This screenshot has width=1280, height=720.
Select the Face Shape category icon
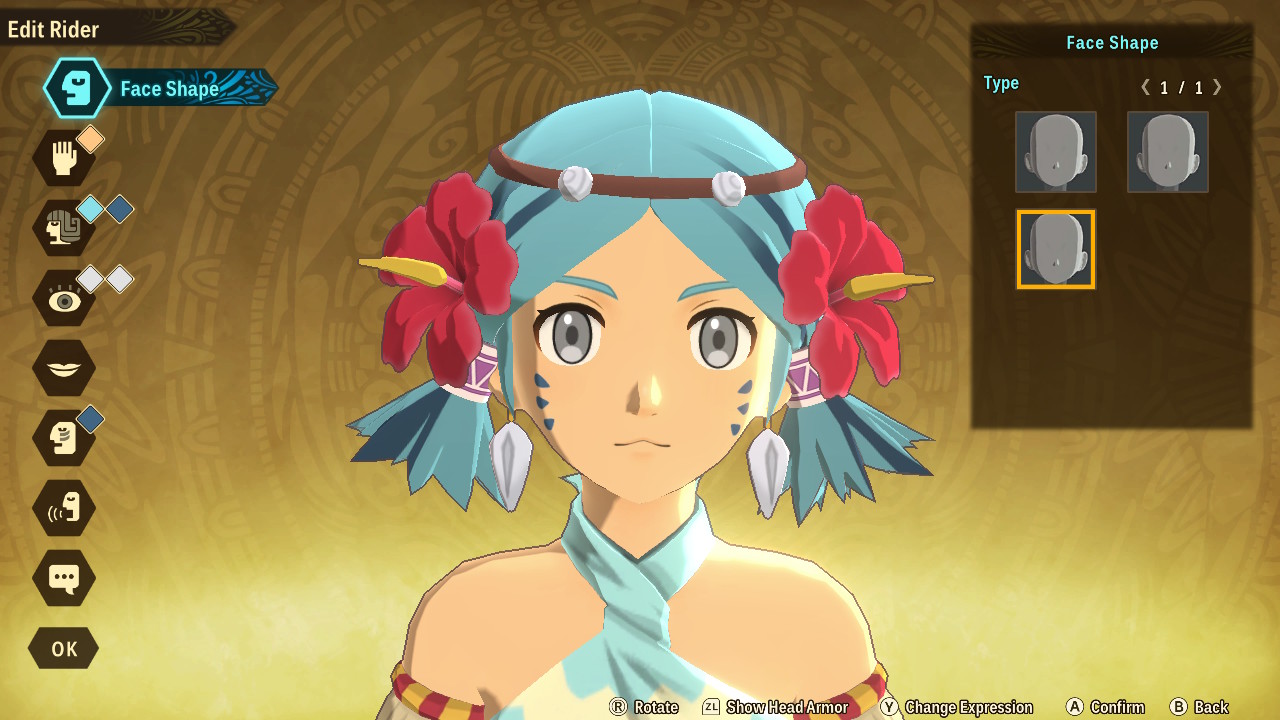[x=76, y=88]
